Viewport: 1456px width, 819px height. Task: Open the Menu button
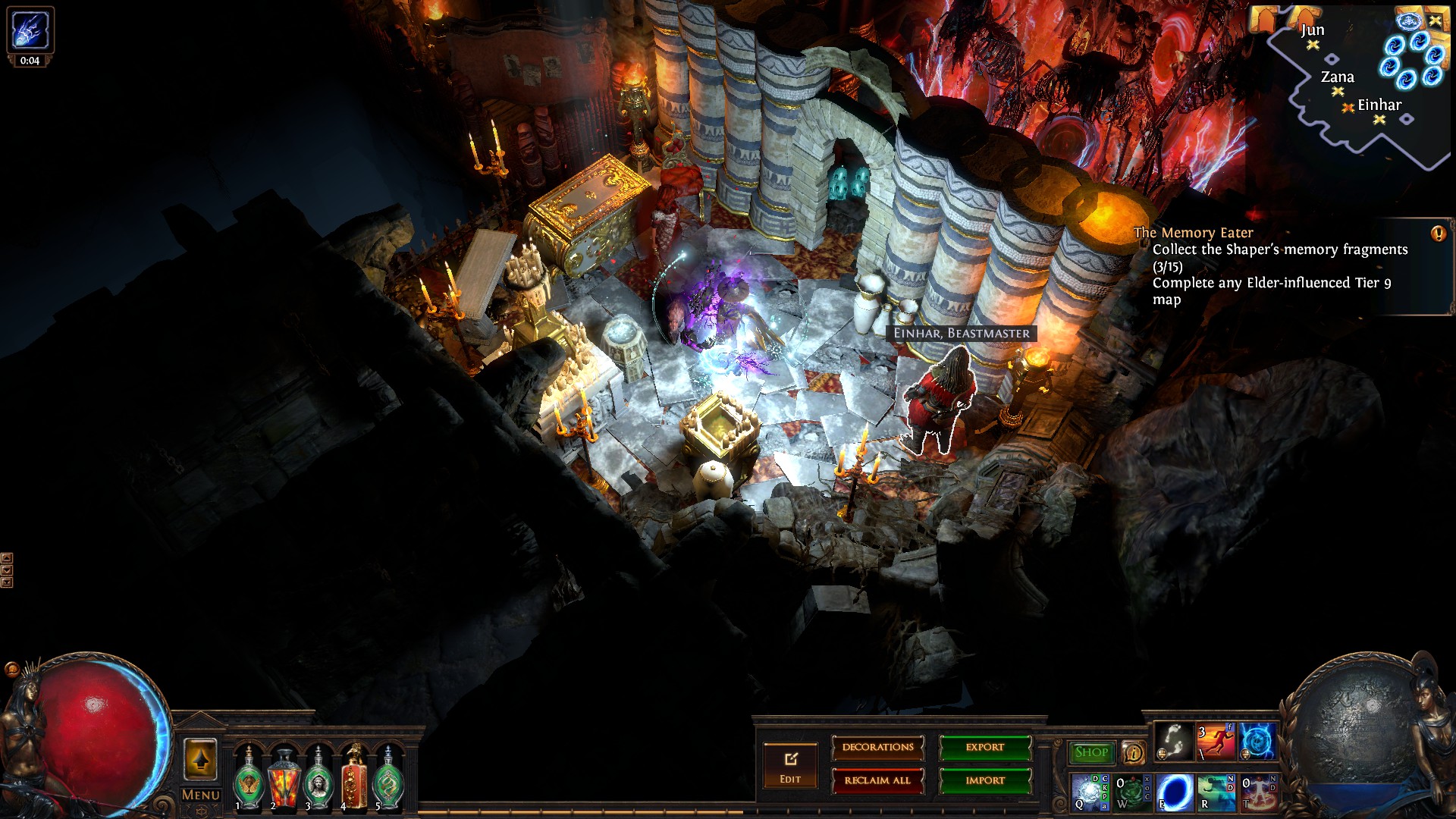pos(200,795)
